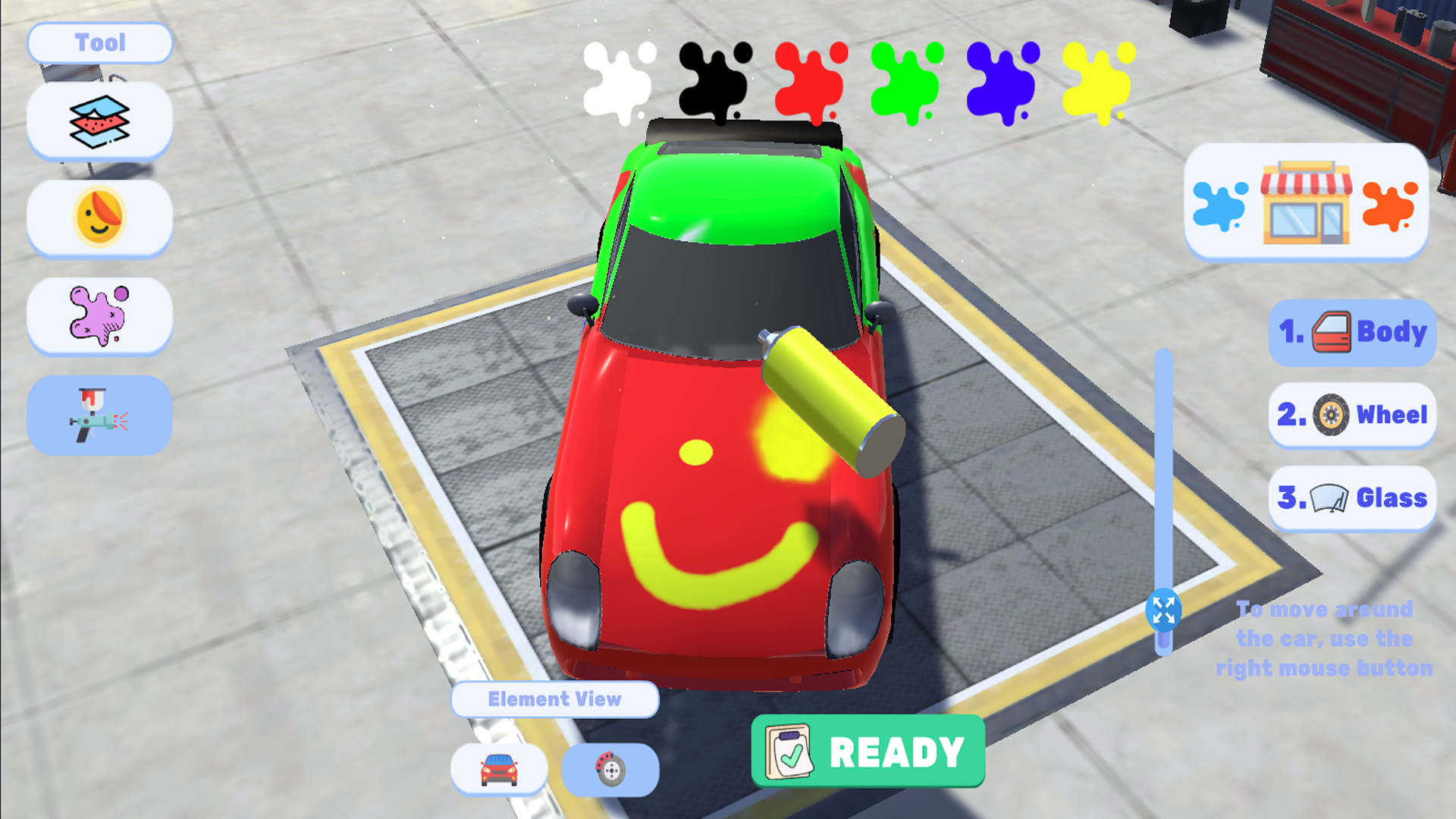Select the paint splat tool

click(x=99, y=317)
